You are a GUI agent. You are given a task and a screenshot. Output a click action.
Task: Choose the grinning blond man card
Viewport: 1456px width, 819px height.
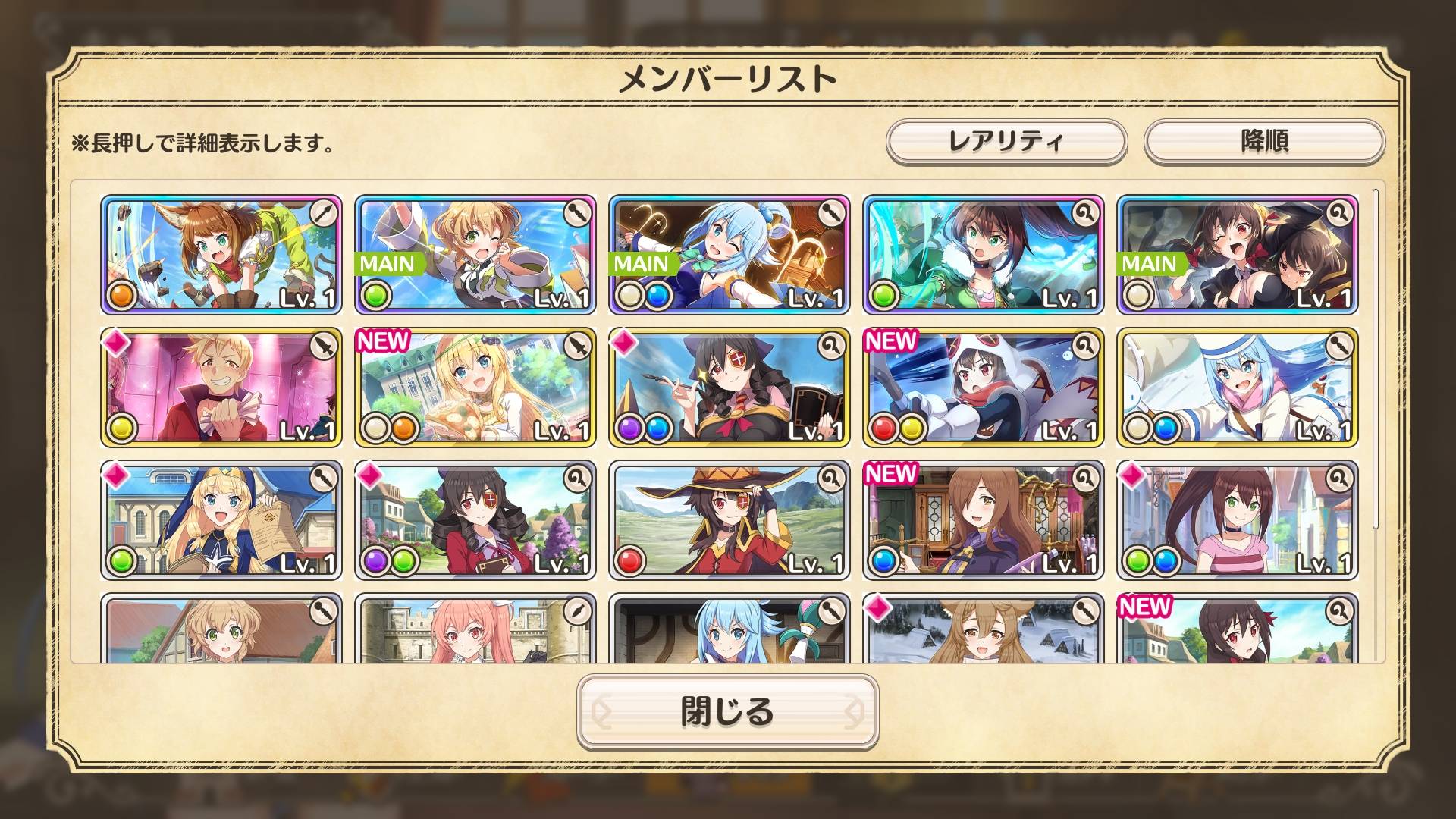[221, 387]
